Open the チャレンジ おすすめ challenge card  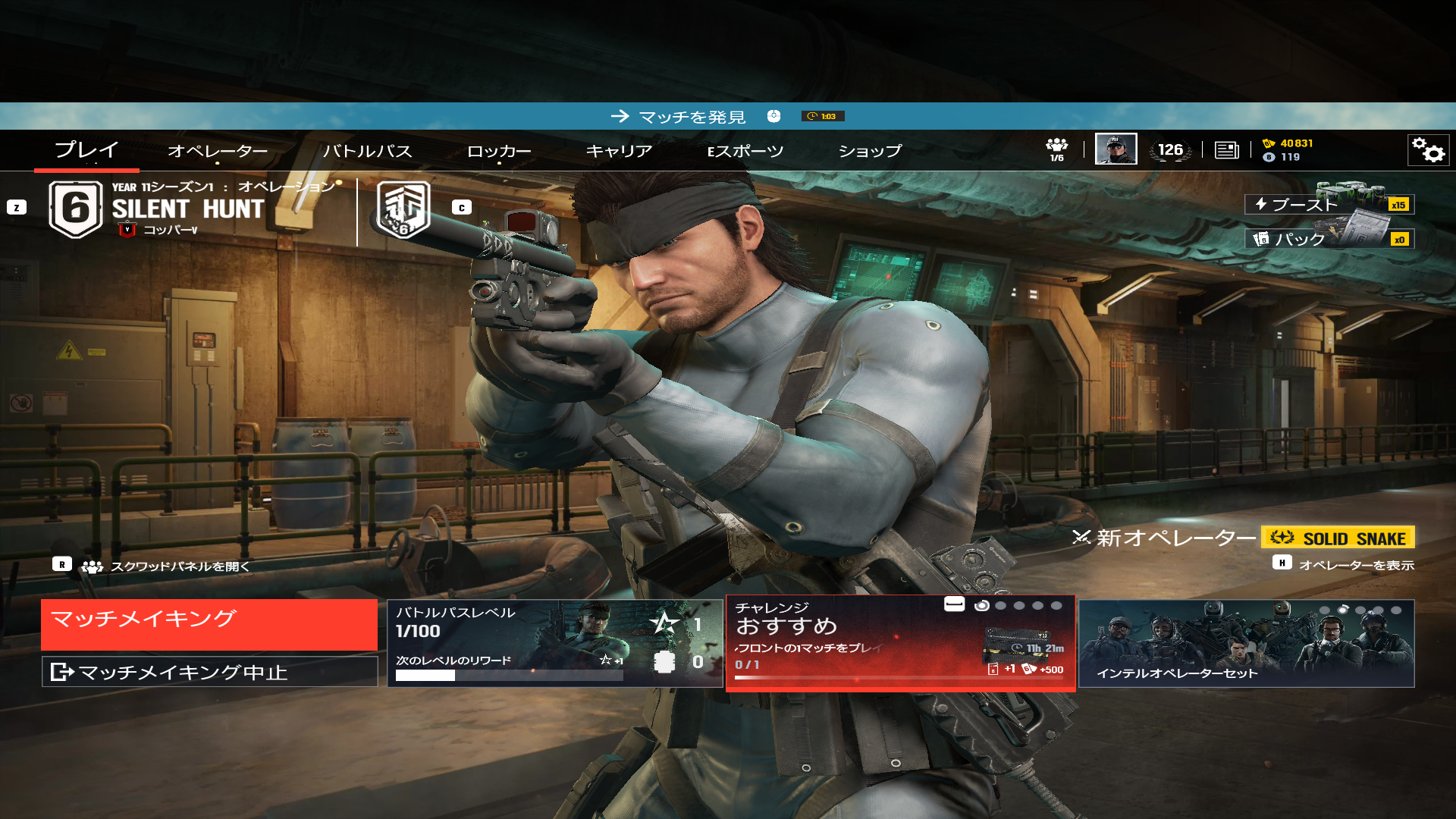point(900,643)
